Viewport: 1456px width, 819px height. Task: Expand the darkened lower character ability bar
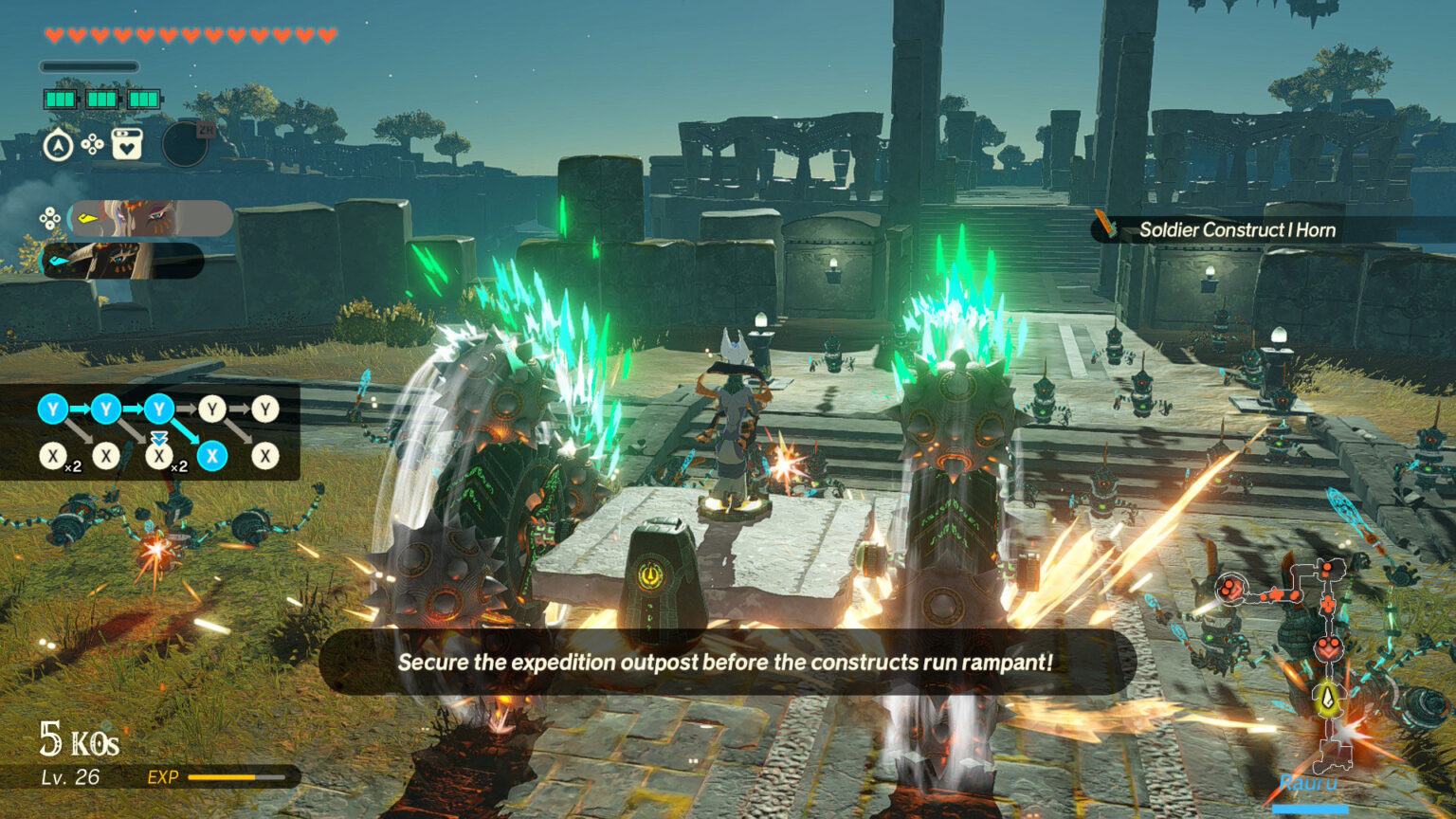coord(123,260)
